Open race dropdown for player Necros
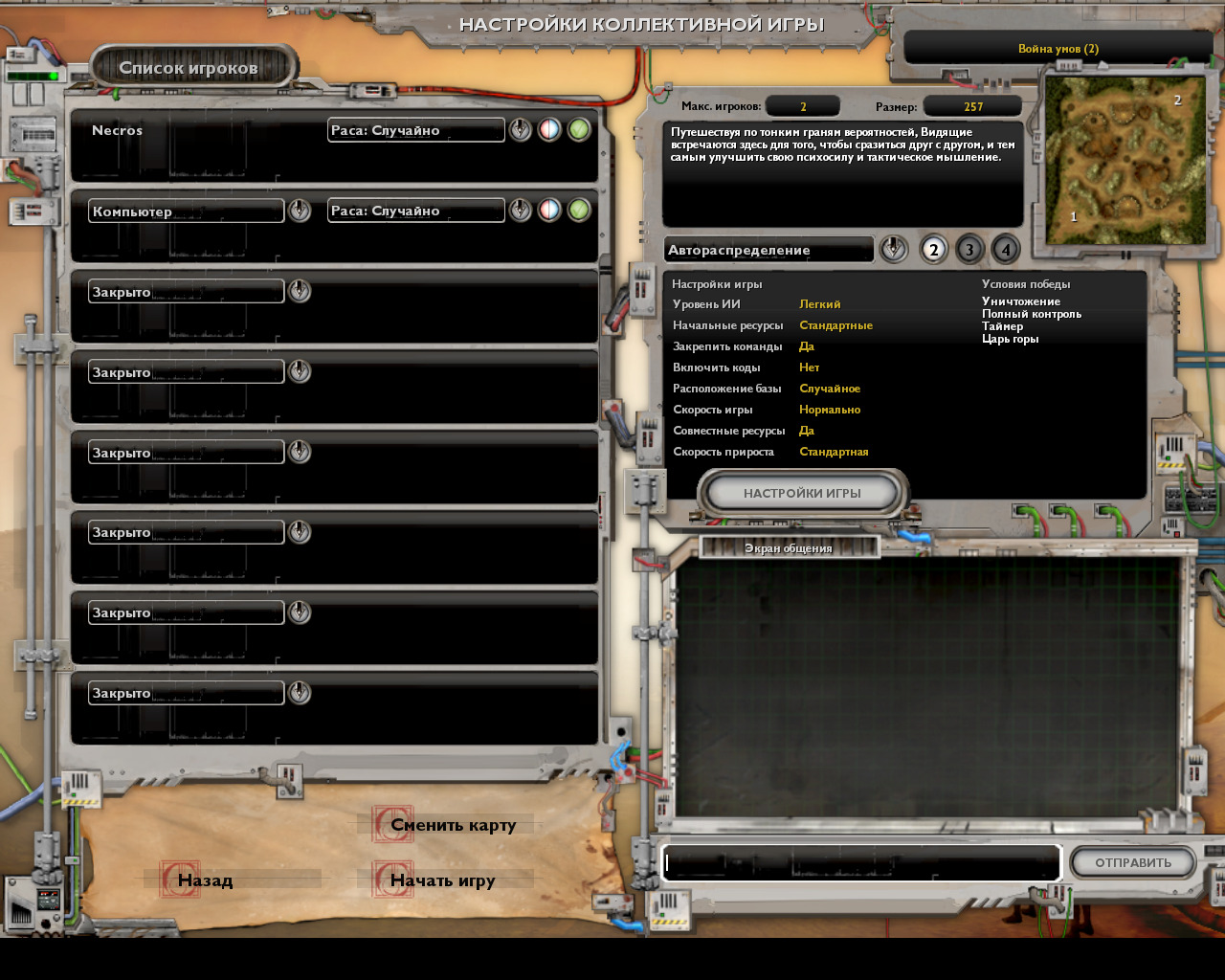 (520, 130)
